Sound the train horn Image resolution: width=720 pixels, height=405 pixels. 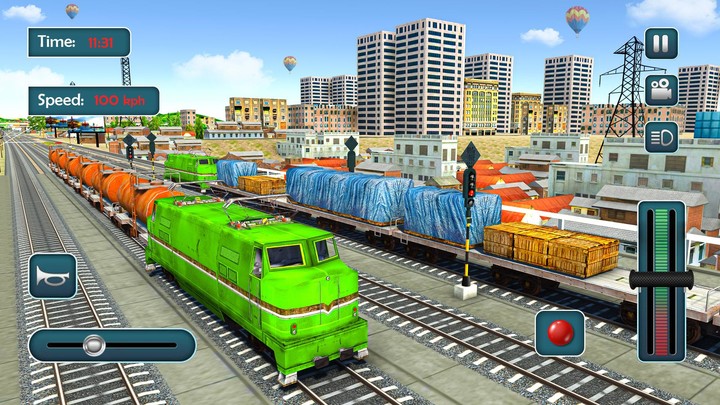tap(52, 276)
